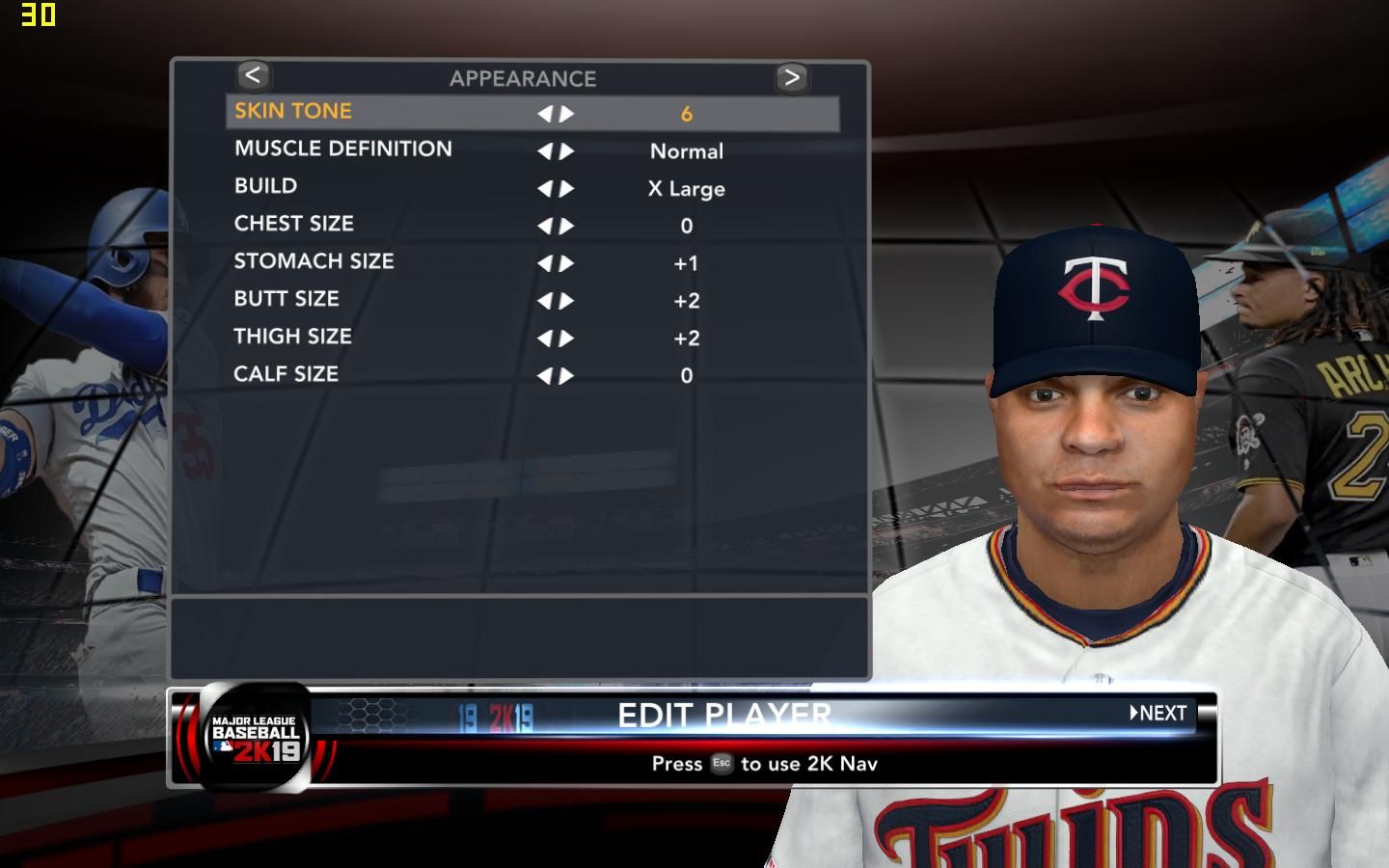
Task: Select the Stomach Size row
Action: pos(313,261)
